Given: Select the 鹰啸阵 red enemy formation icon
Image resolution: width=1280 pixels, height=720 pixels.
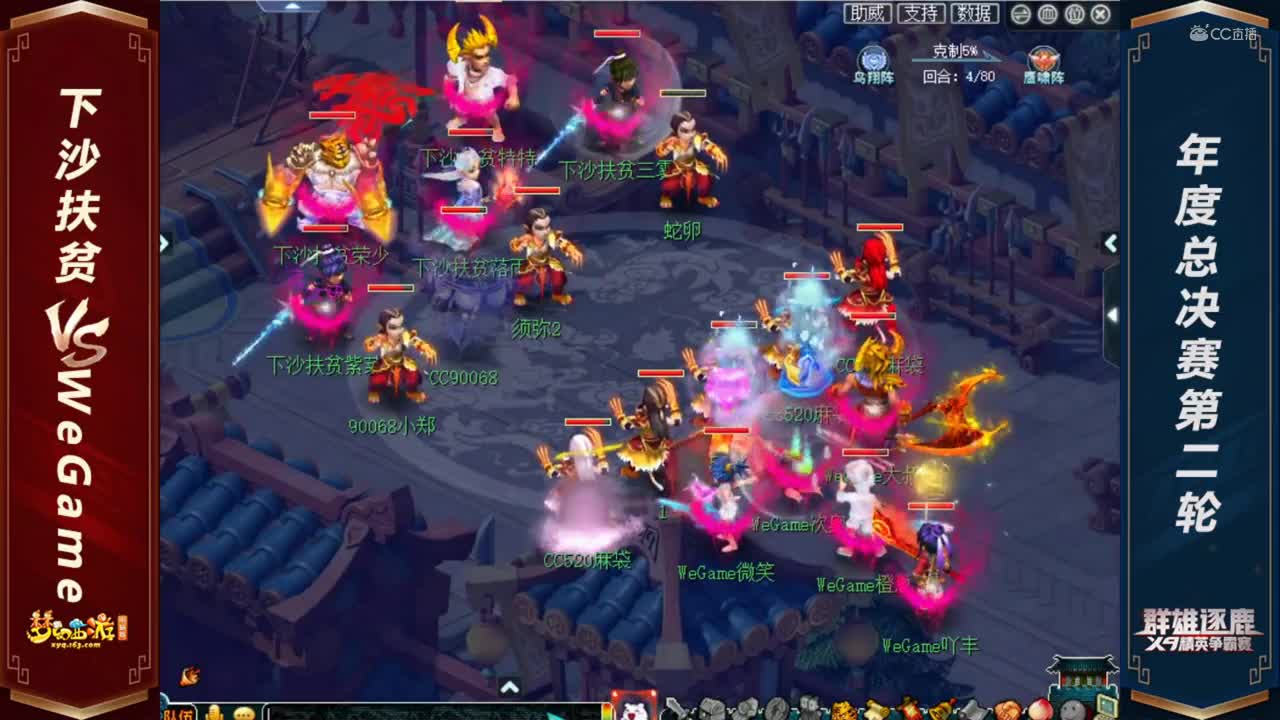Looking at the screenshot, I should pyautogui.click(x=1043, y=58).
